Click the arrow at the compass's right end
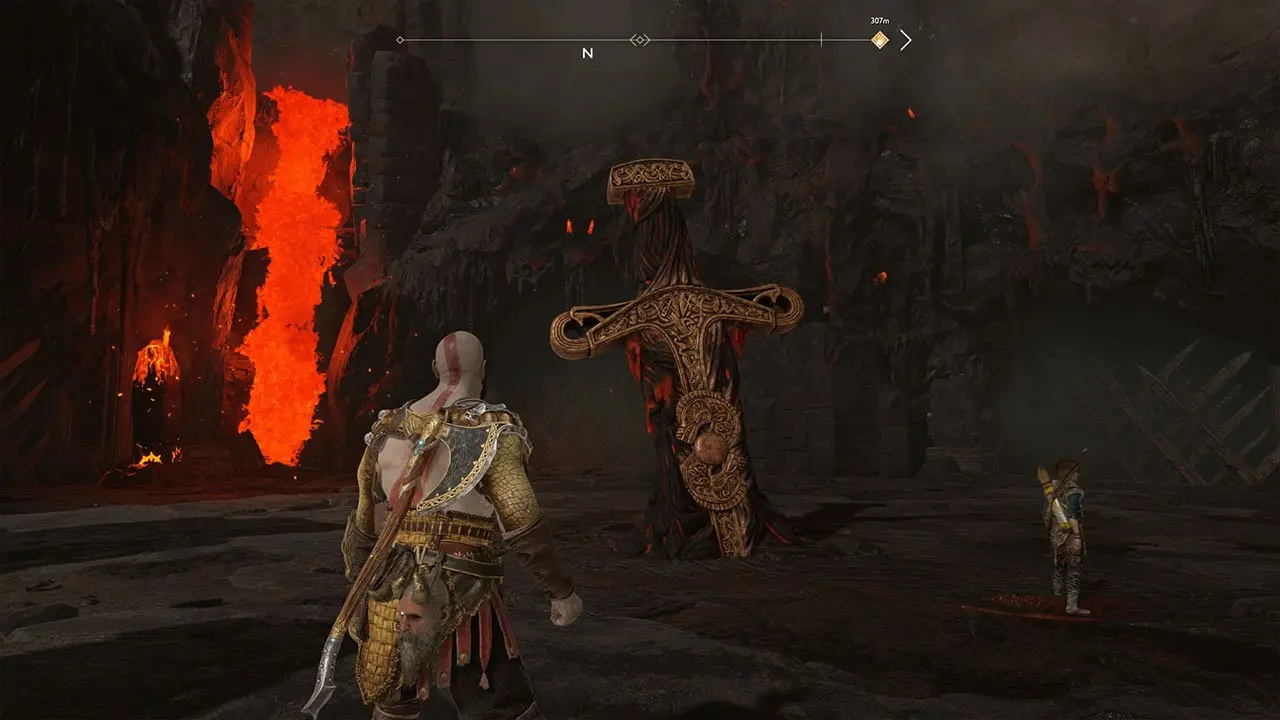The width and height of the screenshot is (1280, 720). pos(905,40)
